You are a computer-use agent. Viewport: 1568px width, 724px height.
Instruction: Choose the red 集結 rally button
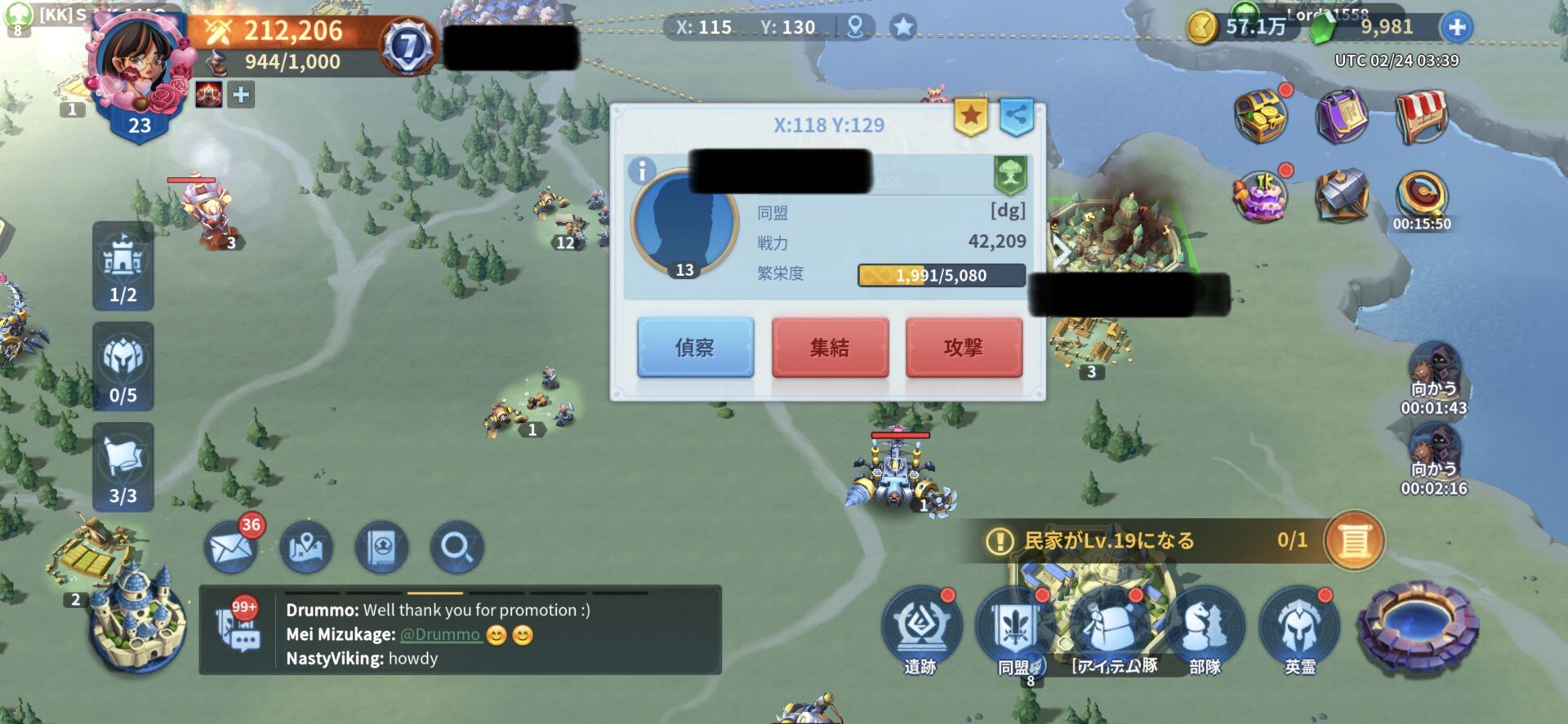click(830, 348)
